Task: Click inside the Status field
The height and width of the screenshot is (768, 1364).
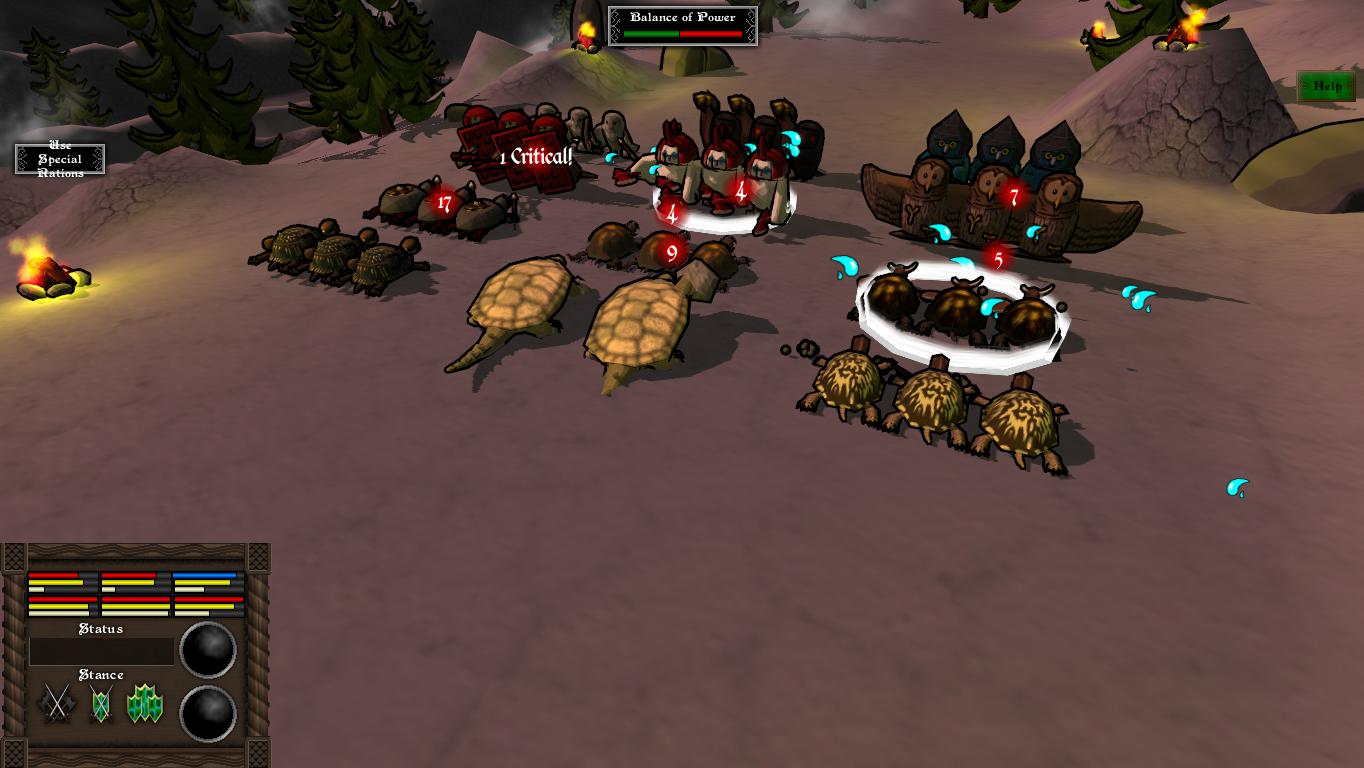Action: 100,651
